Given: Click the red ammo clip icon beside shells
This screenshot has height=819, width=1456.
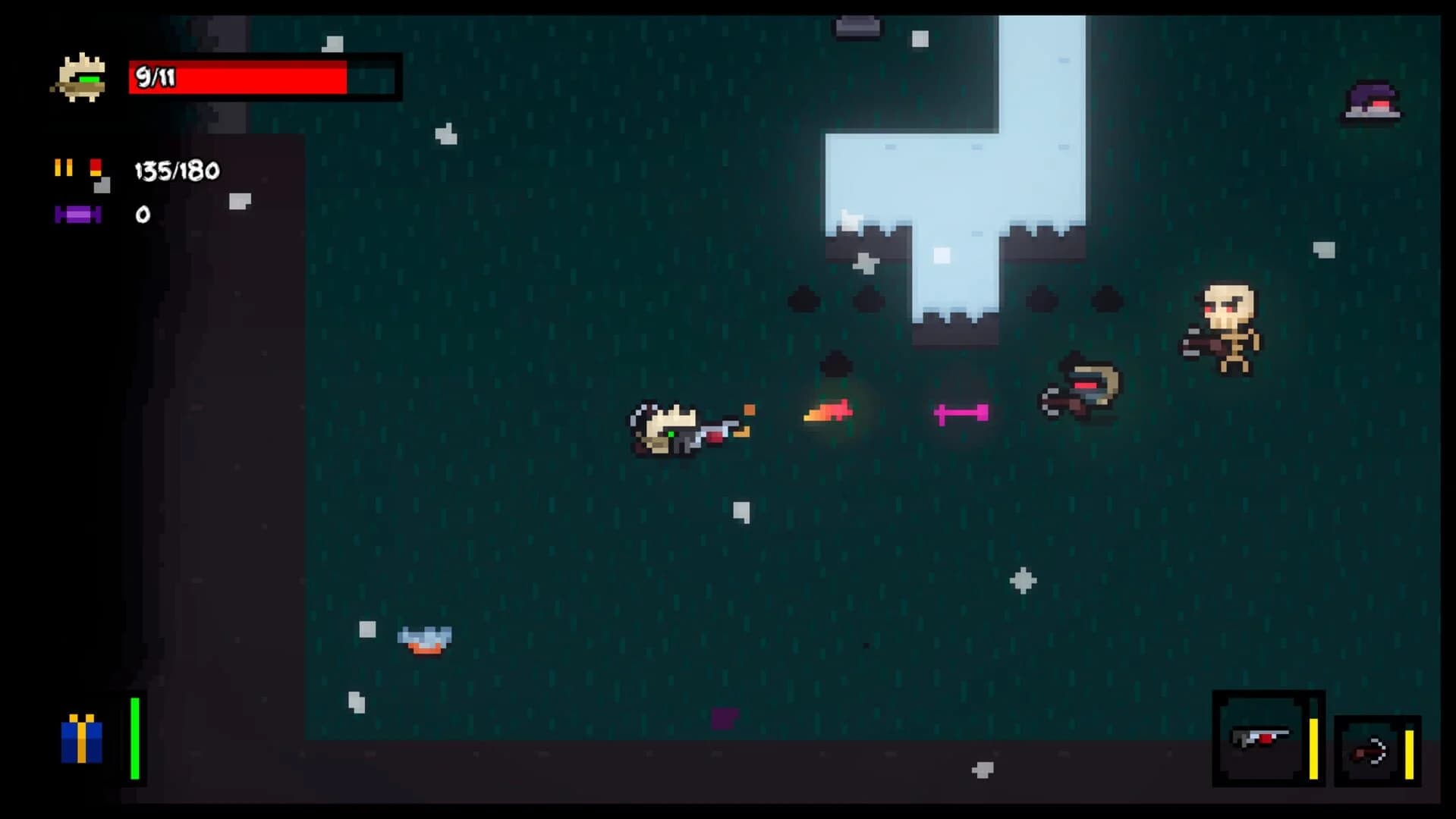Looking at the screenshot, I should click(x=97, y=168).
